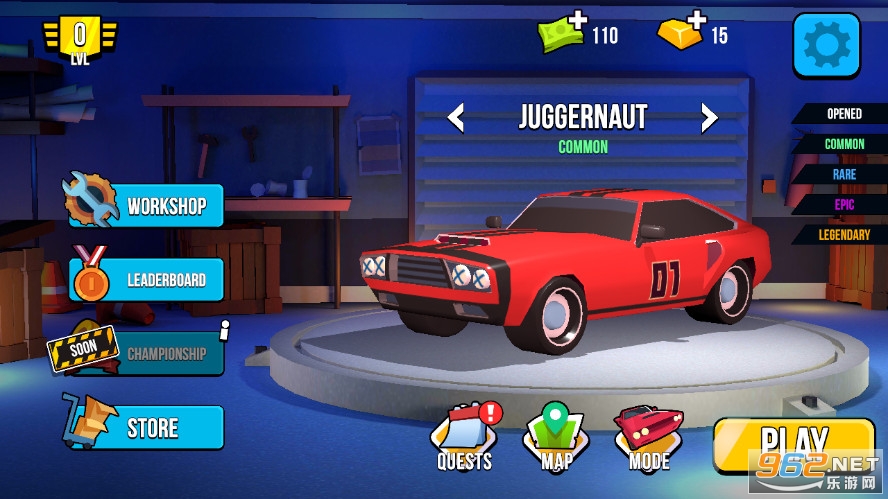This screenshot has width=888, height=499.
Task: Select the next car with right arrow
Action: (709, 118)
